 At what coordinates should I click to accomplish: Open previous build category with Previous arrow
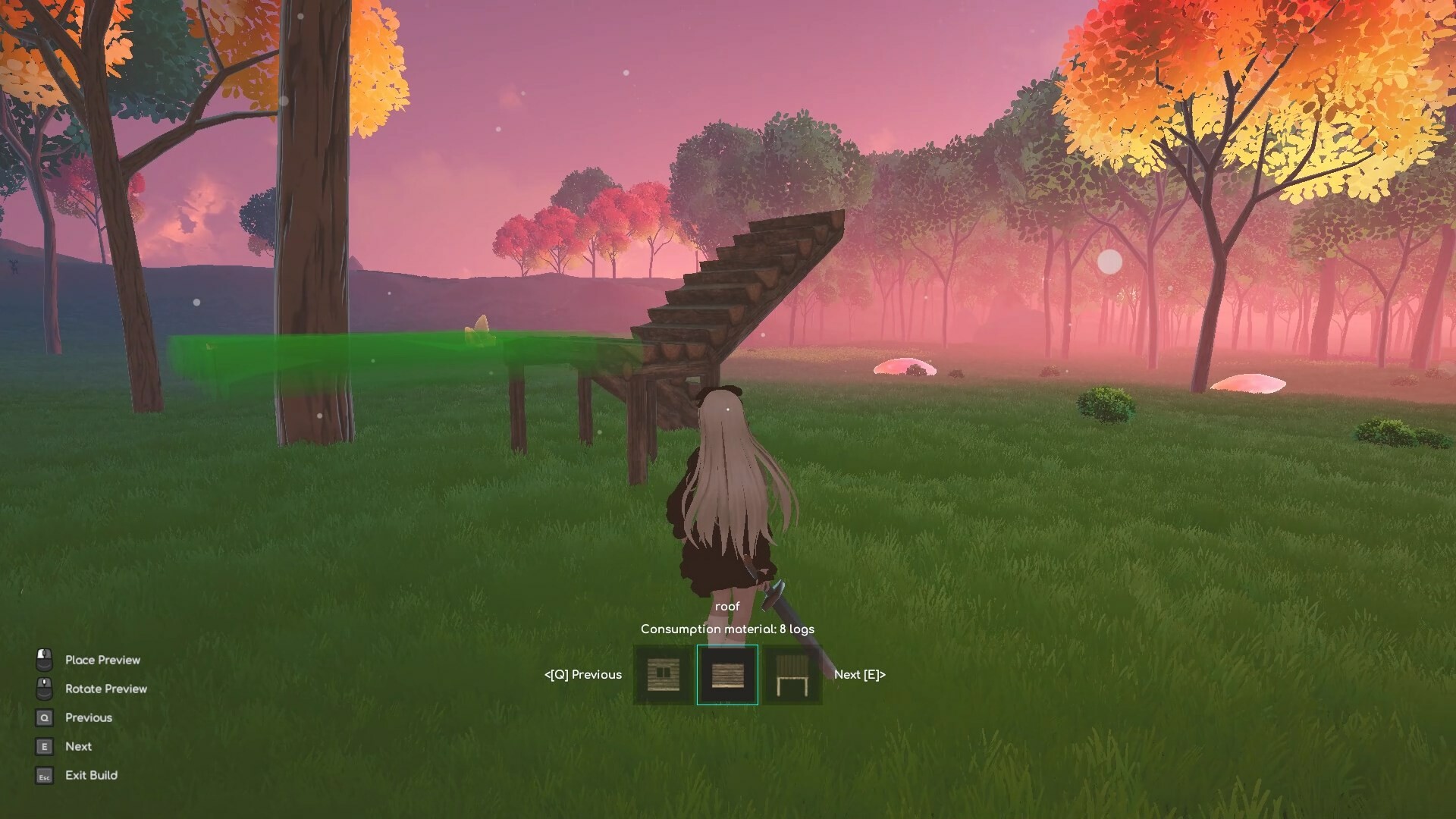click(582, 674)
